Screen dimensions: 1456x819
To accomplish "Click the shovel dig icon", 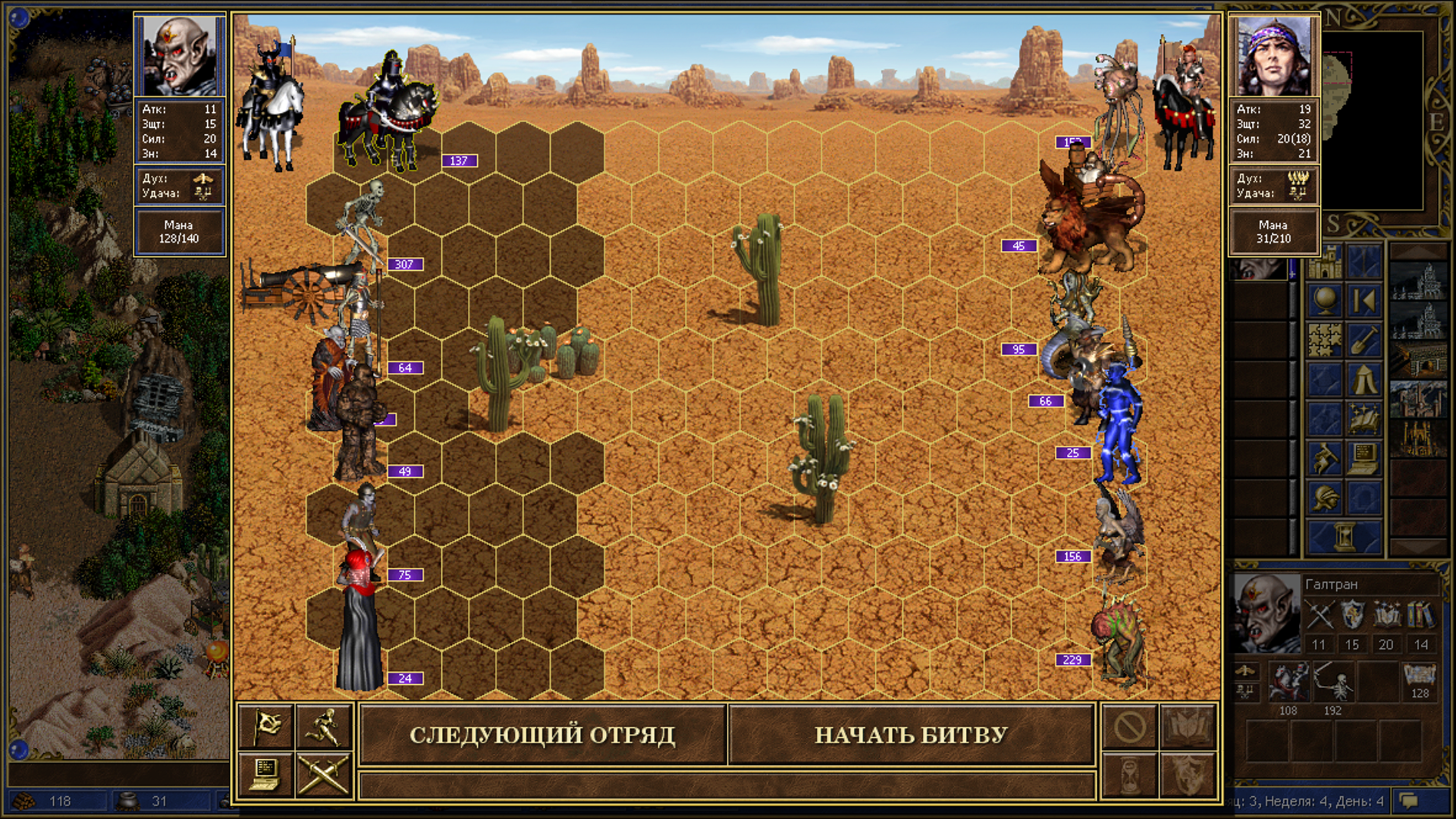I will click(x=1364, y=340).
